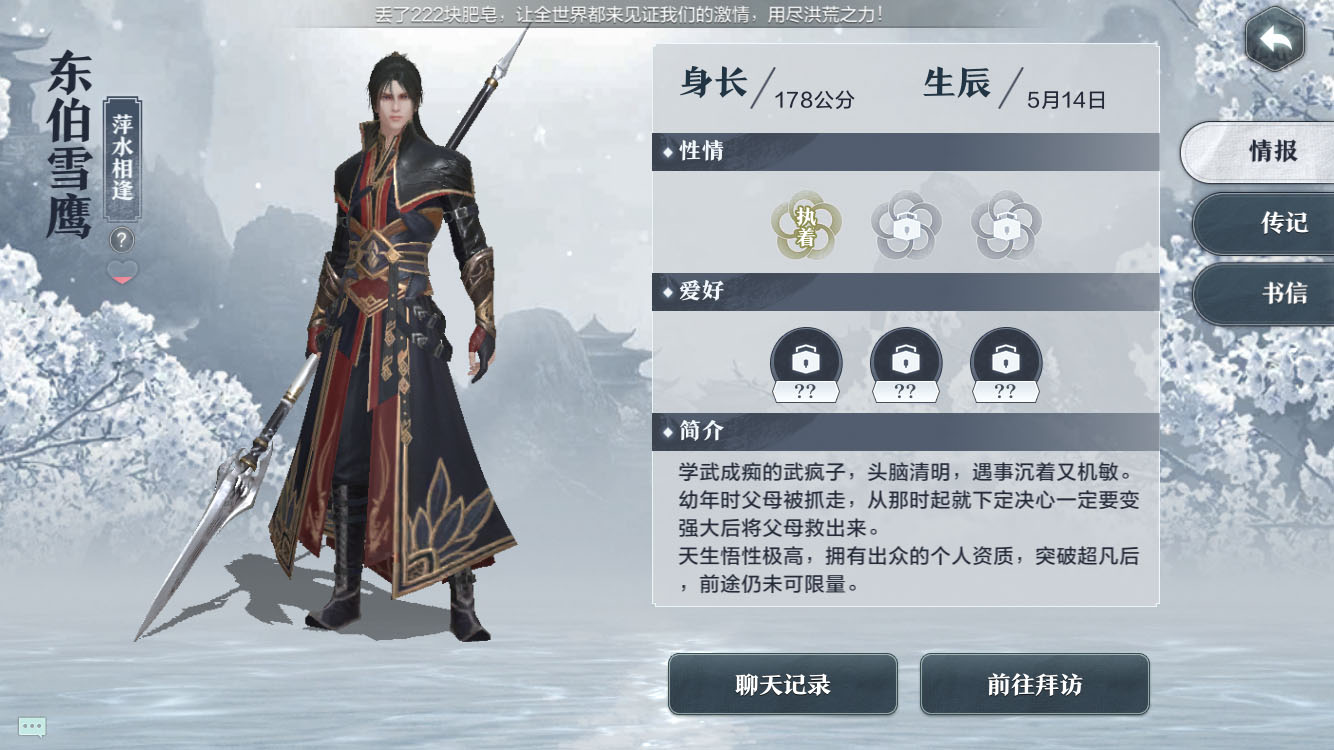Click the 执着 personality trait flower icon

click(x=806, y=226)
